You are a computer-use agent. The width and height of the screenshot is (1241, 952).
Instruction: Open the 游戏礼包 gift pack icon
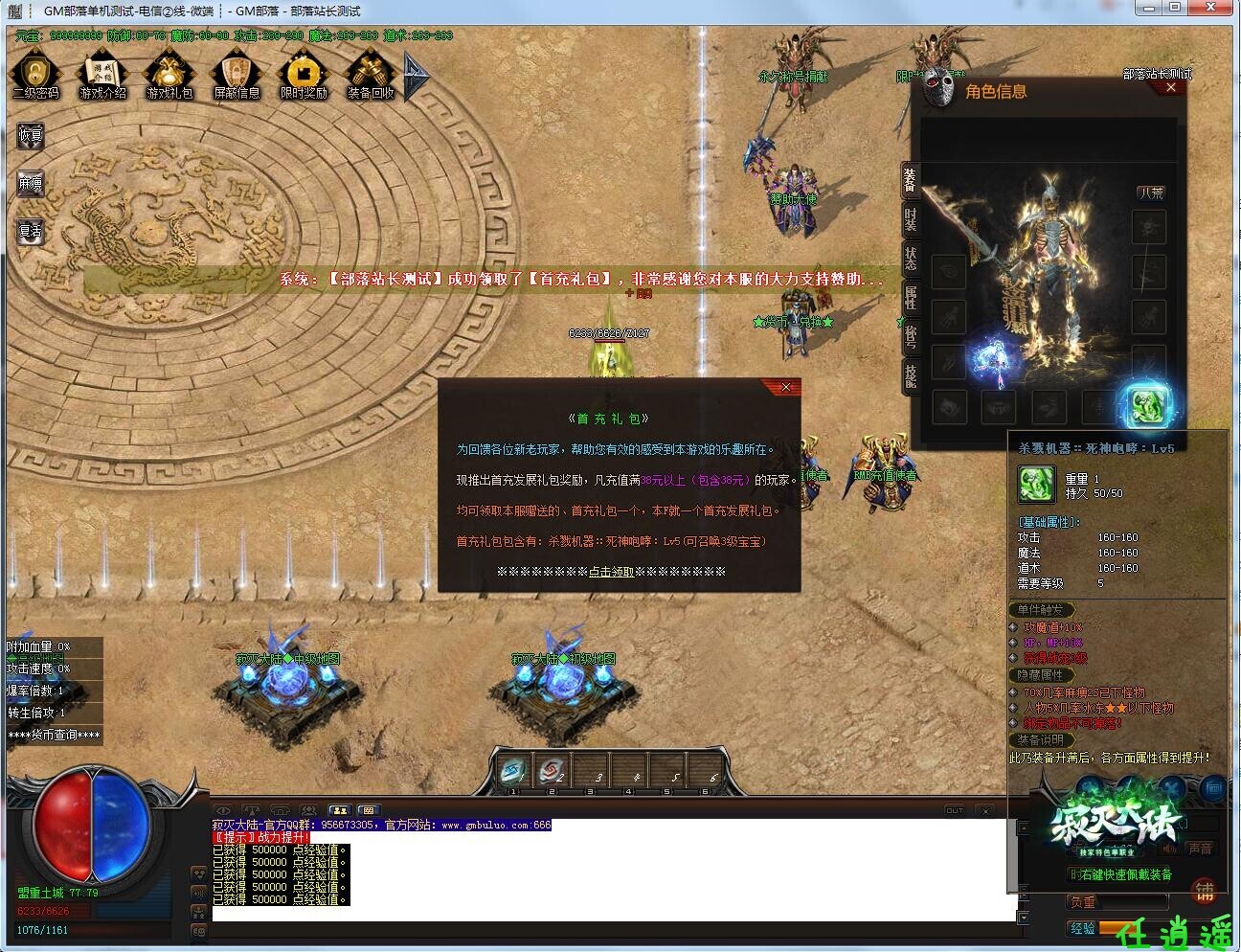tap(169, 74)
